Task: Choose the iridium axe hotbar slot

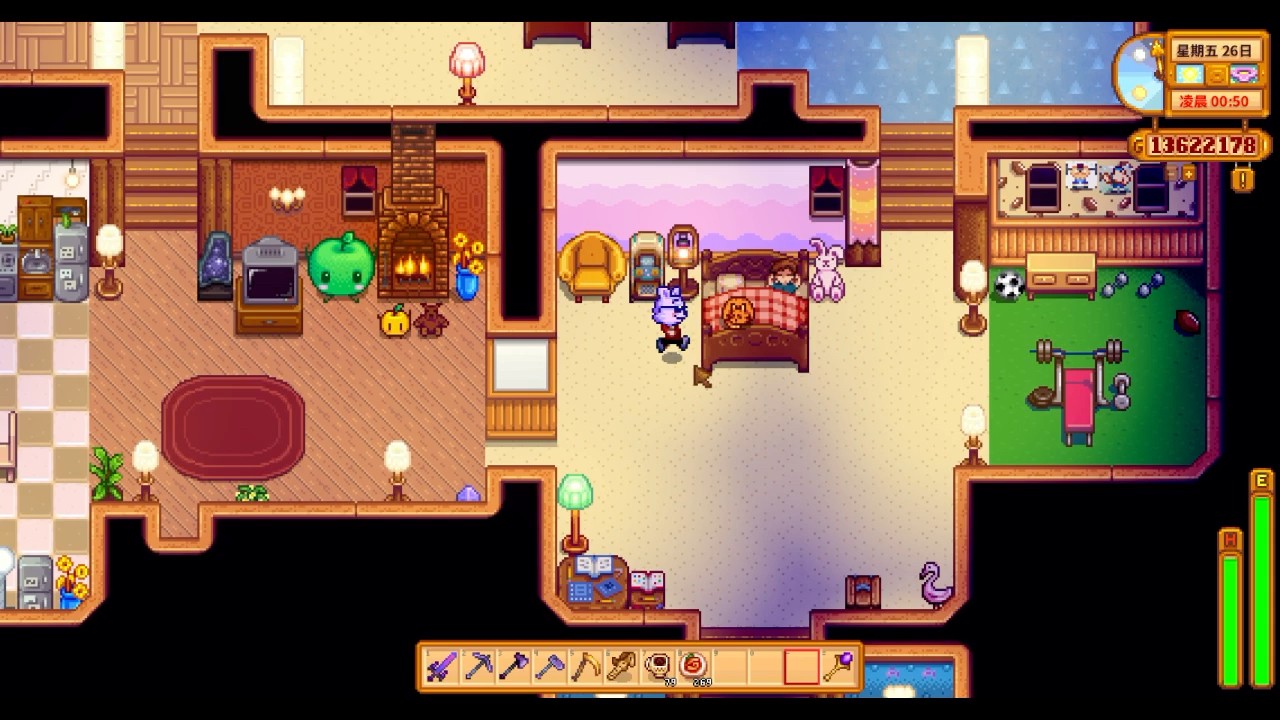Action: [x=514, y=666]
